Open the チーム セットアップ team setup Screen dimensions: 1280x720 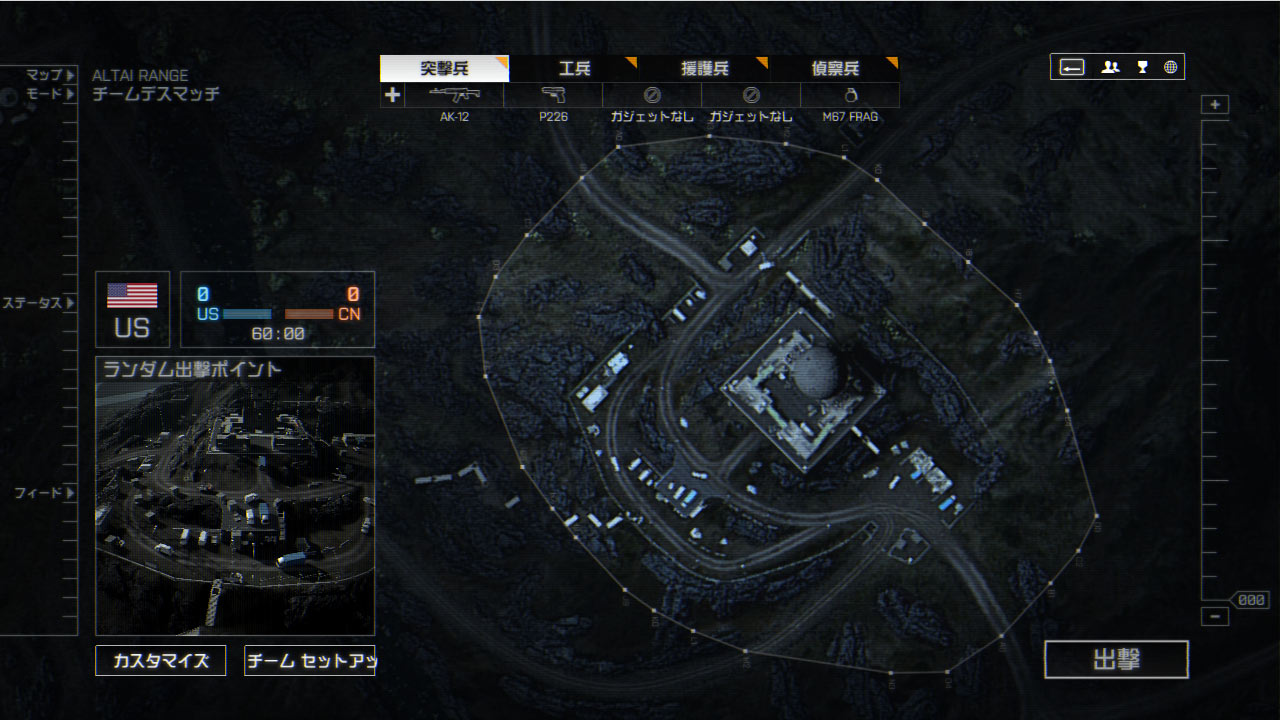click(x=309, y=661)
